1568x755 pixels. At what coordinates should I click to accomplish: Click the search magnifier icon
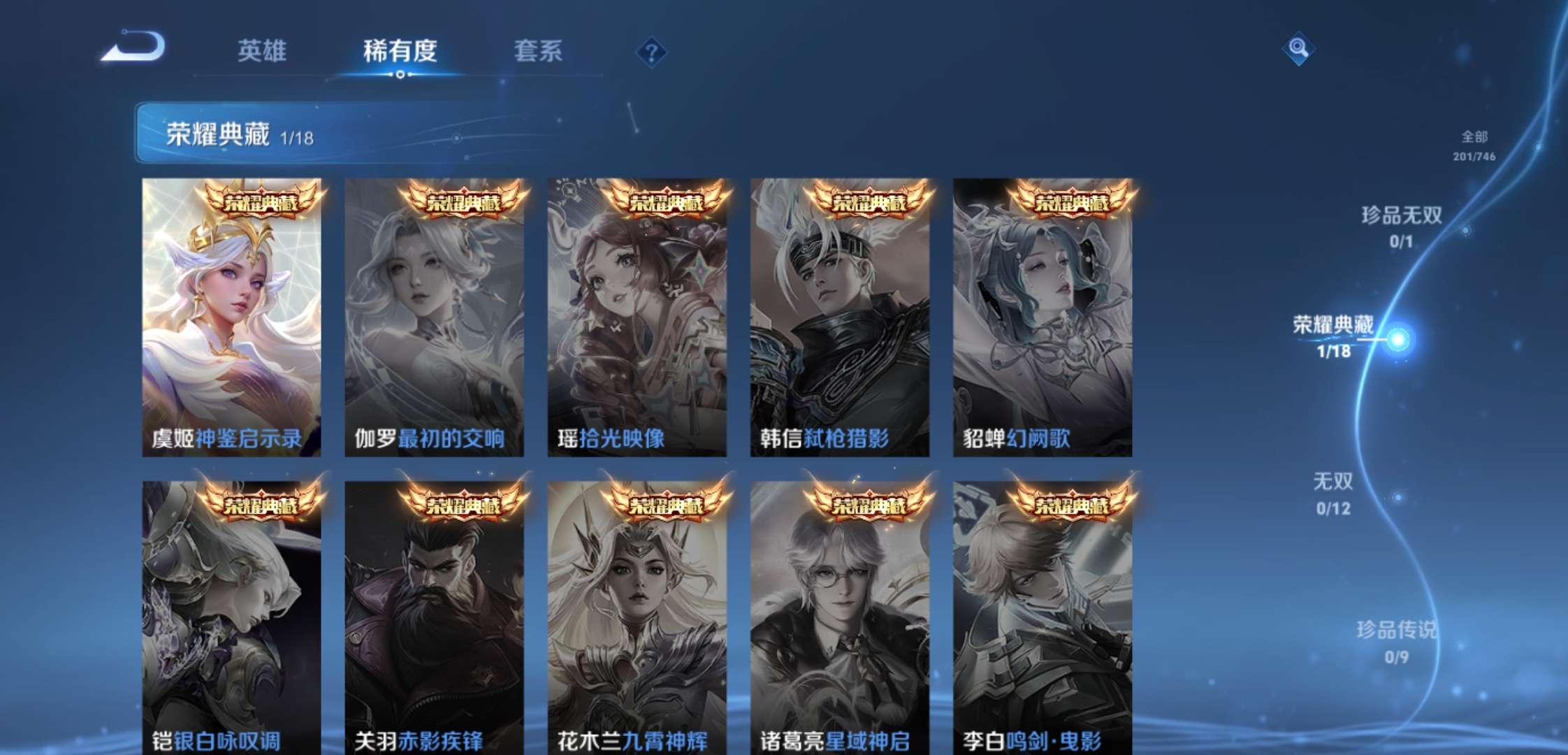pyautogui.click(x=1298, y=49)
